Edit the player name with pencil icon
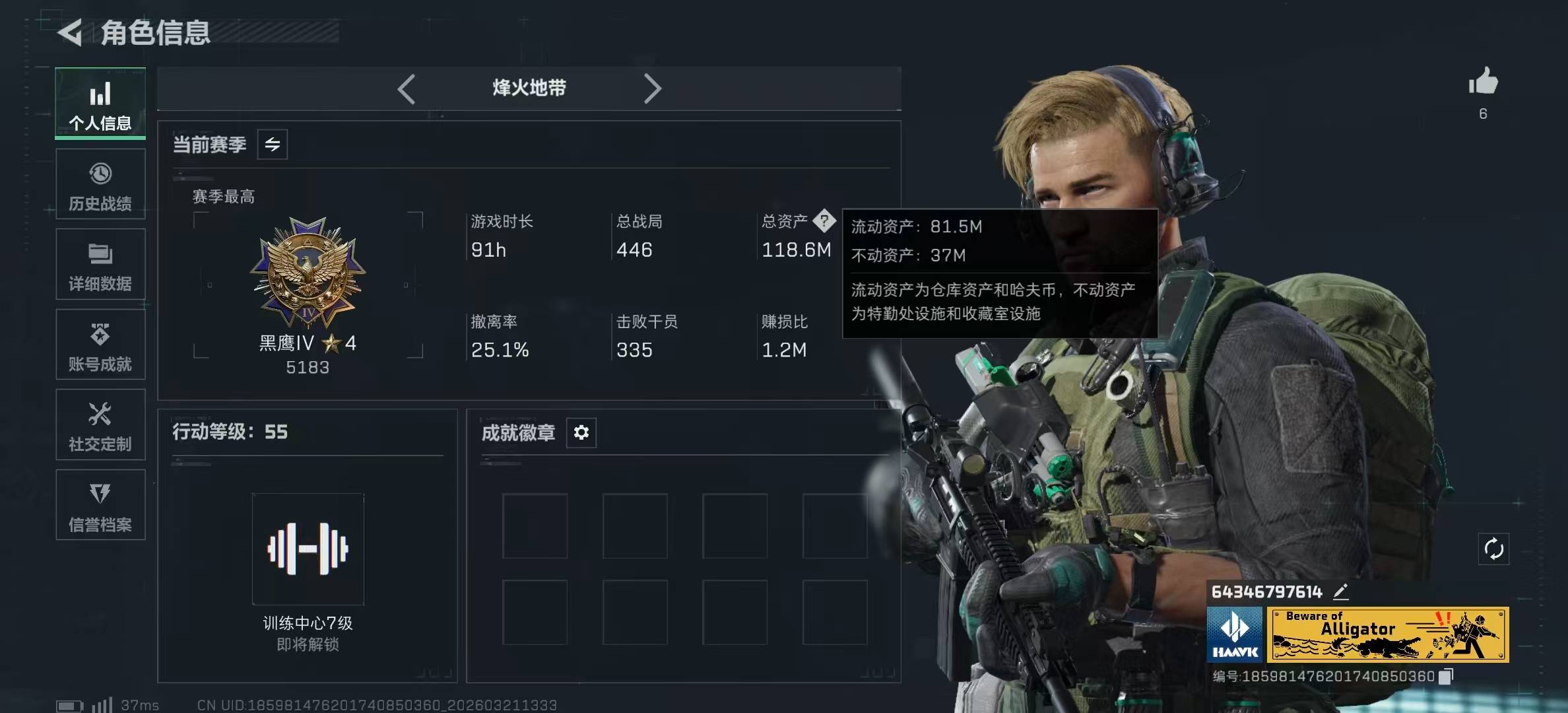This screenshot has height=713, width=1568. click(1340, 592)
